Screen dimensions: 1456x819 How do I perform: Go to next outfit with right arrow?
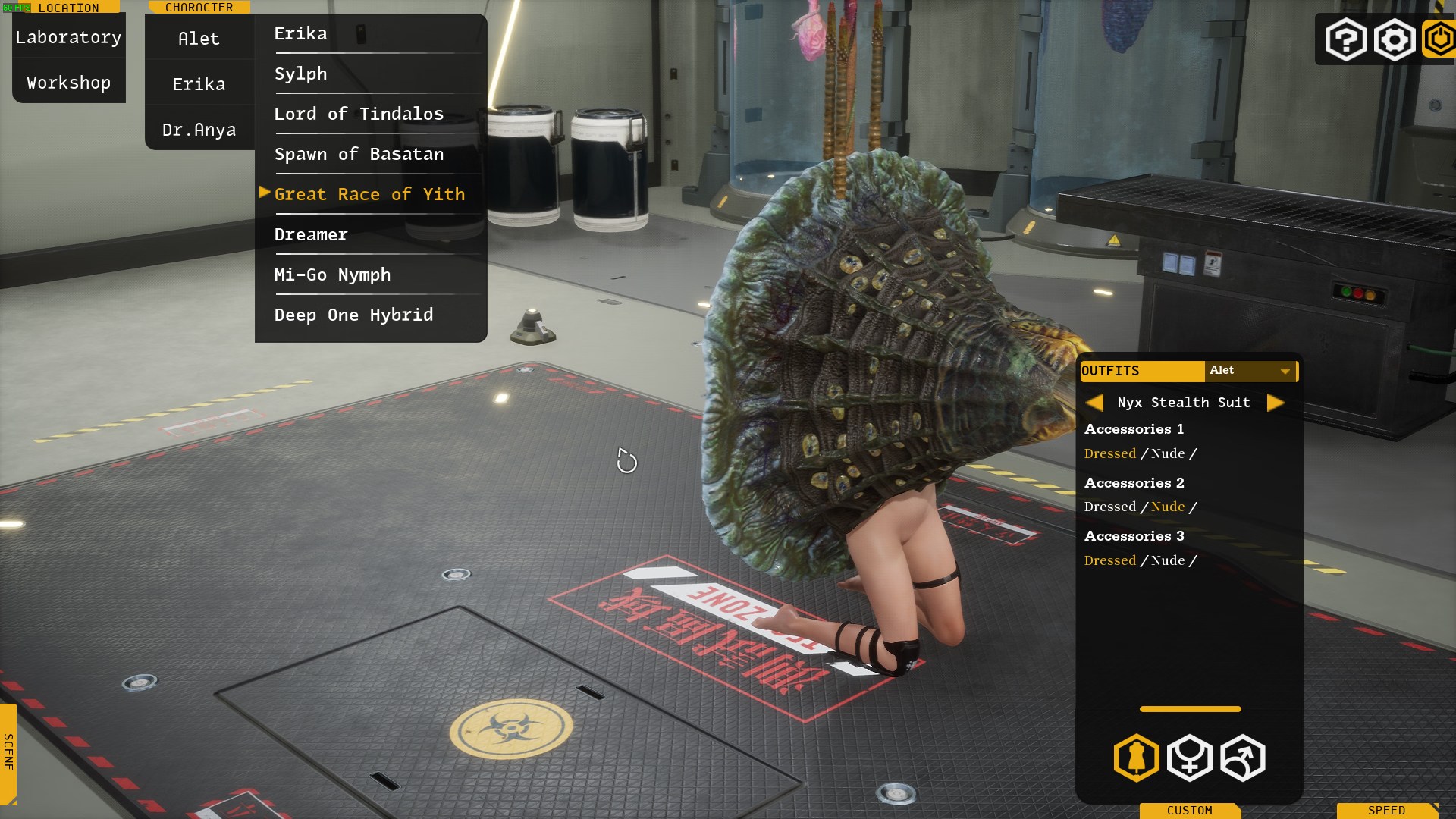[x=1276, y=403]
